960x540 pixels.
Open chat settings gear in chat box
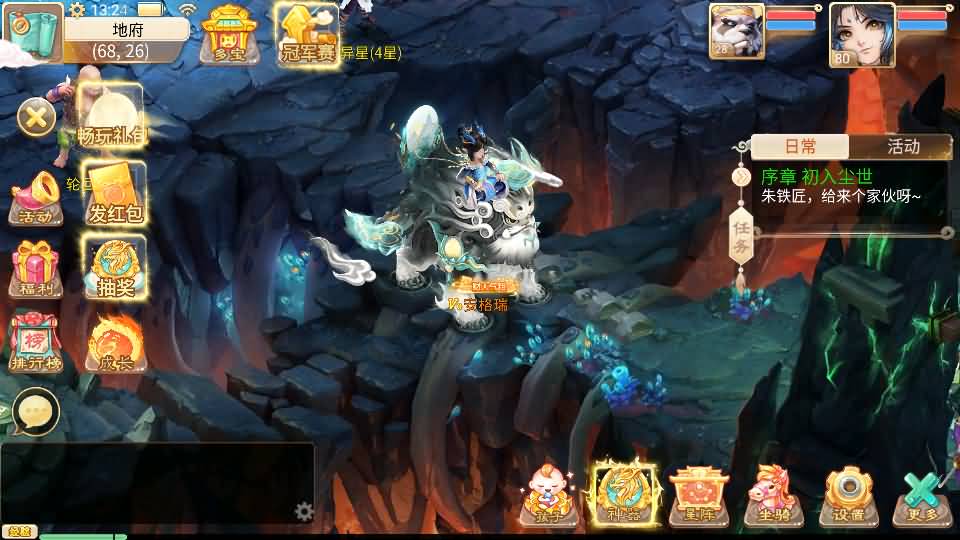pos(305,512)
